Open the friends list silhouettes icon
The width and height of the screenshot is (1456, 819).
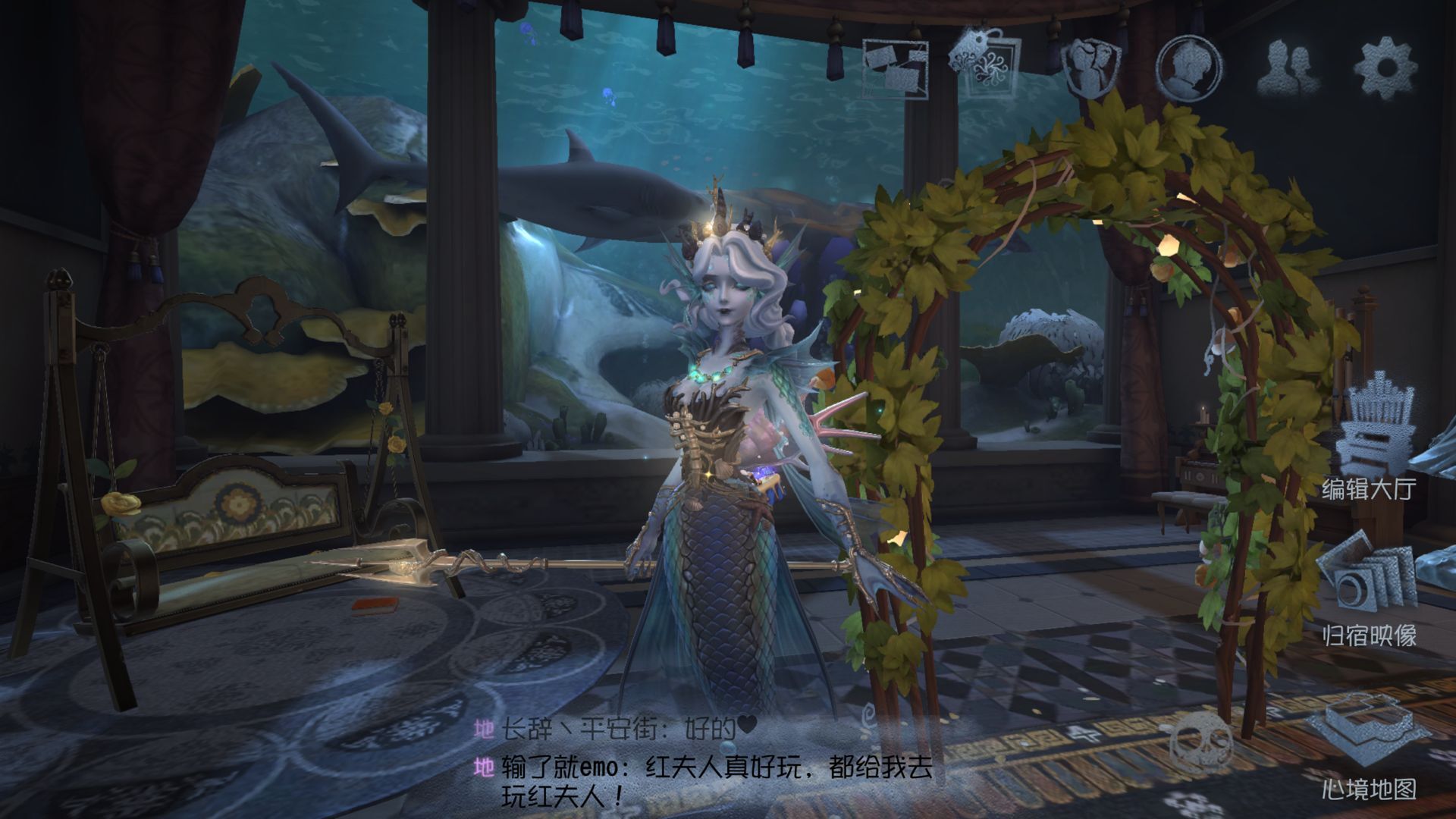coord(1288,68)
